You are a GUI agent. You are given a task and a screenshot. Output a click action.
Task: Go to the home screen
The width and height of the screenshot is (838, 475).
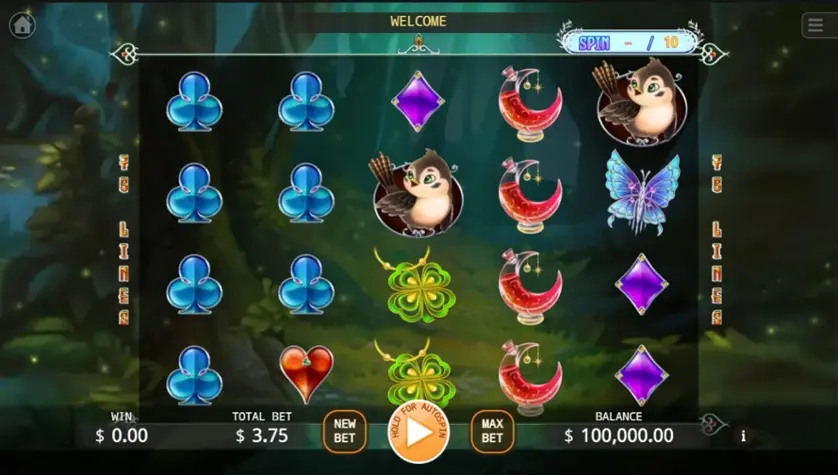click(22, 25)
